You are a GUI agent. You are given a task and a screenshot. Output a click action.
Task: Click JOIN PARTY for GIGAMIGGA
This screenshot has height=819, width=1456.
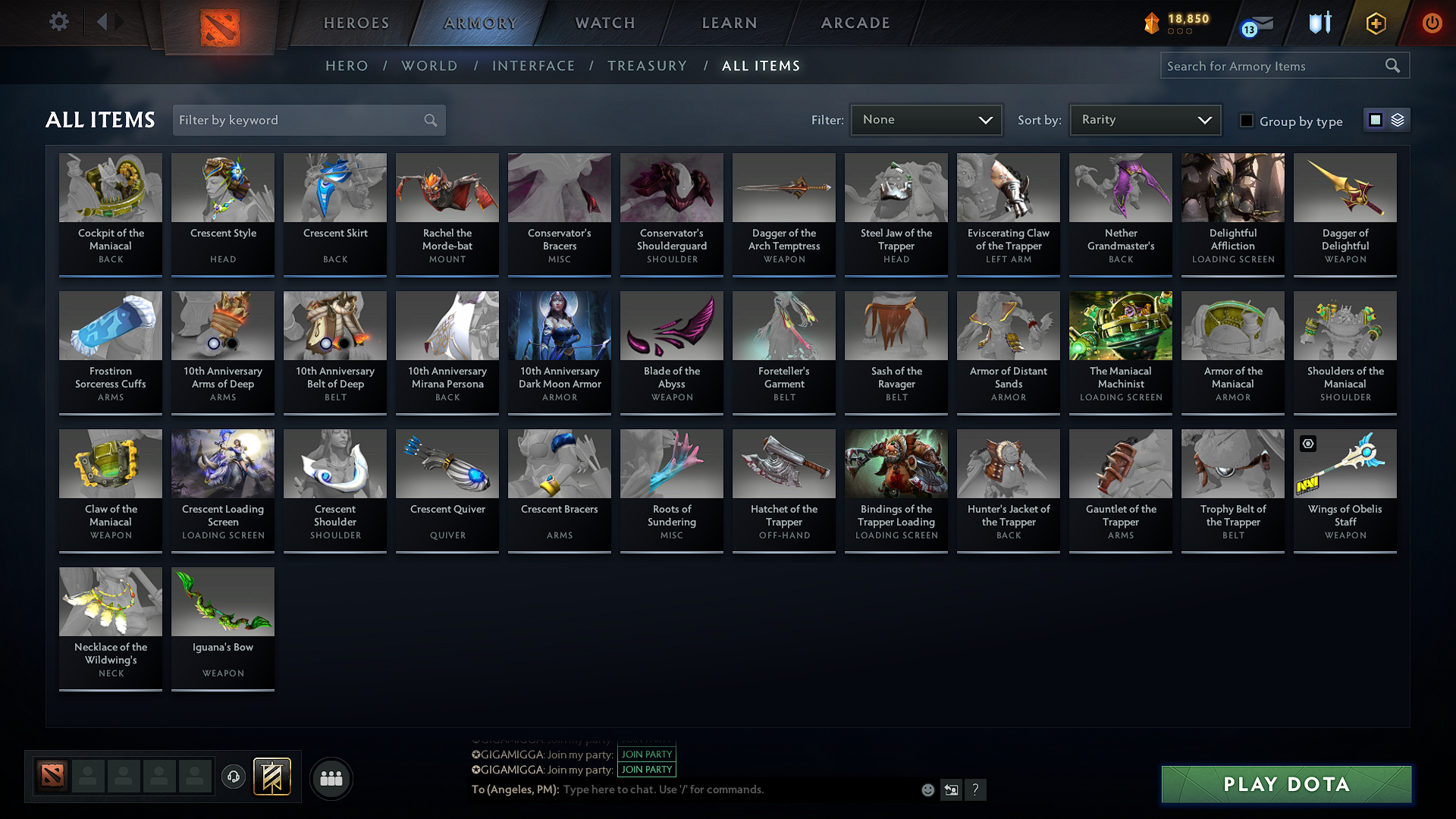(646, 755)
